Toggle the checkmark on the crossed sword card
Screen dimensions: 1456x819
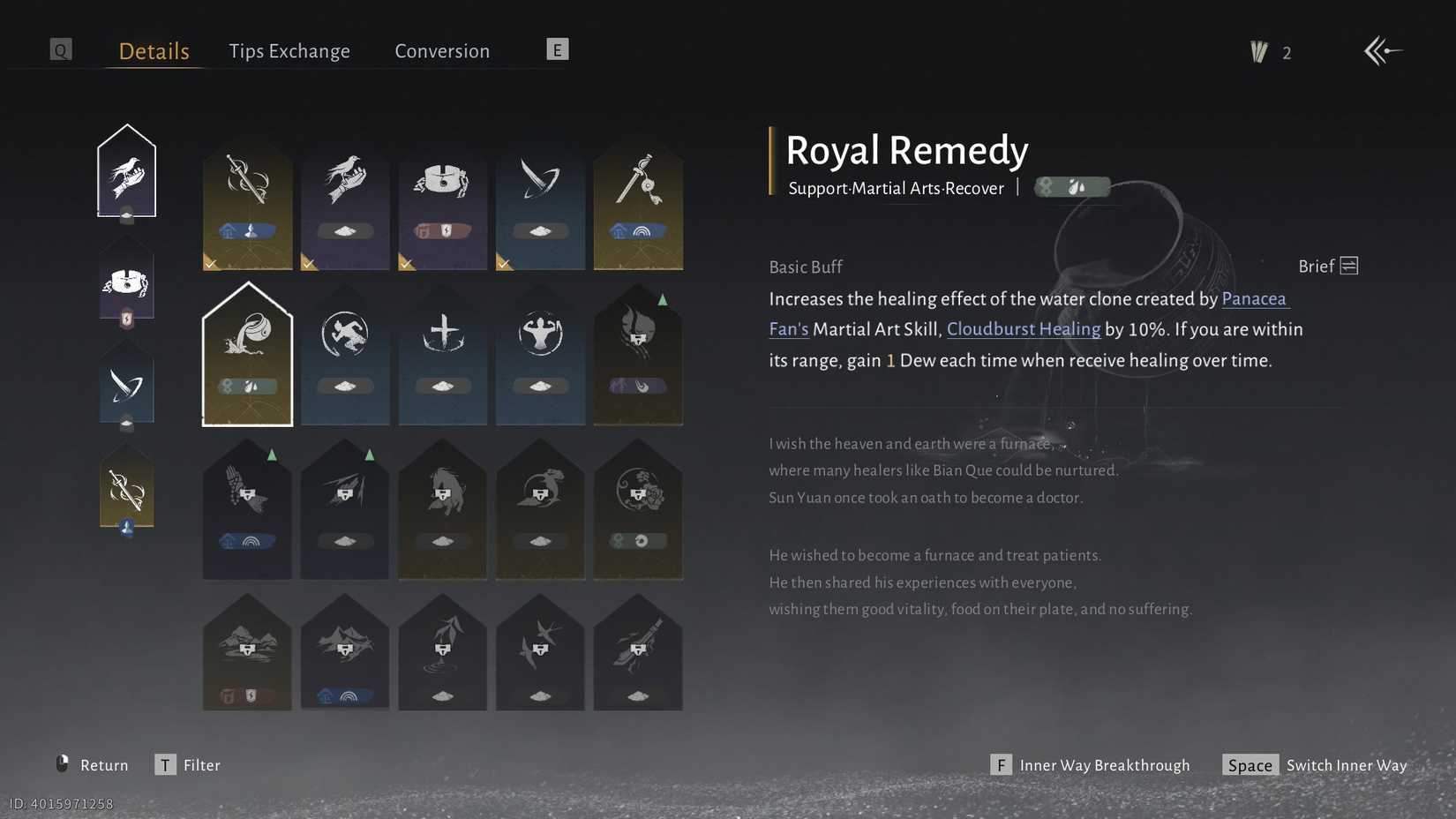tap(211, 262)
